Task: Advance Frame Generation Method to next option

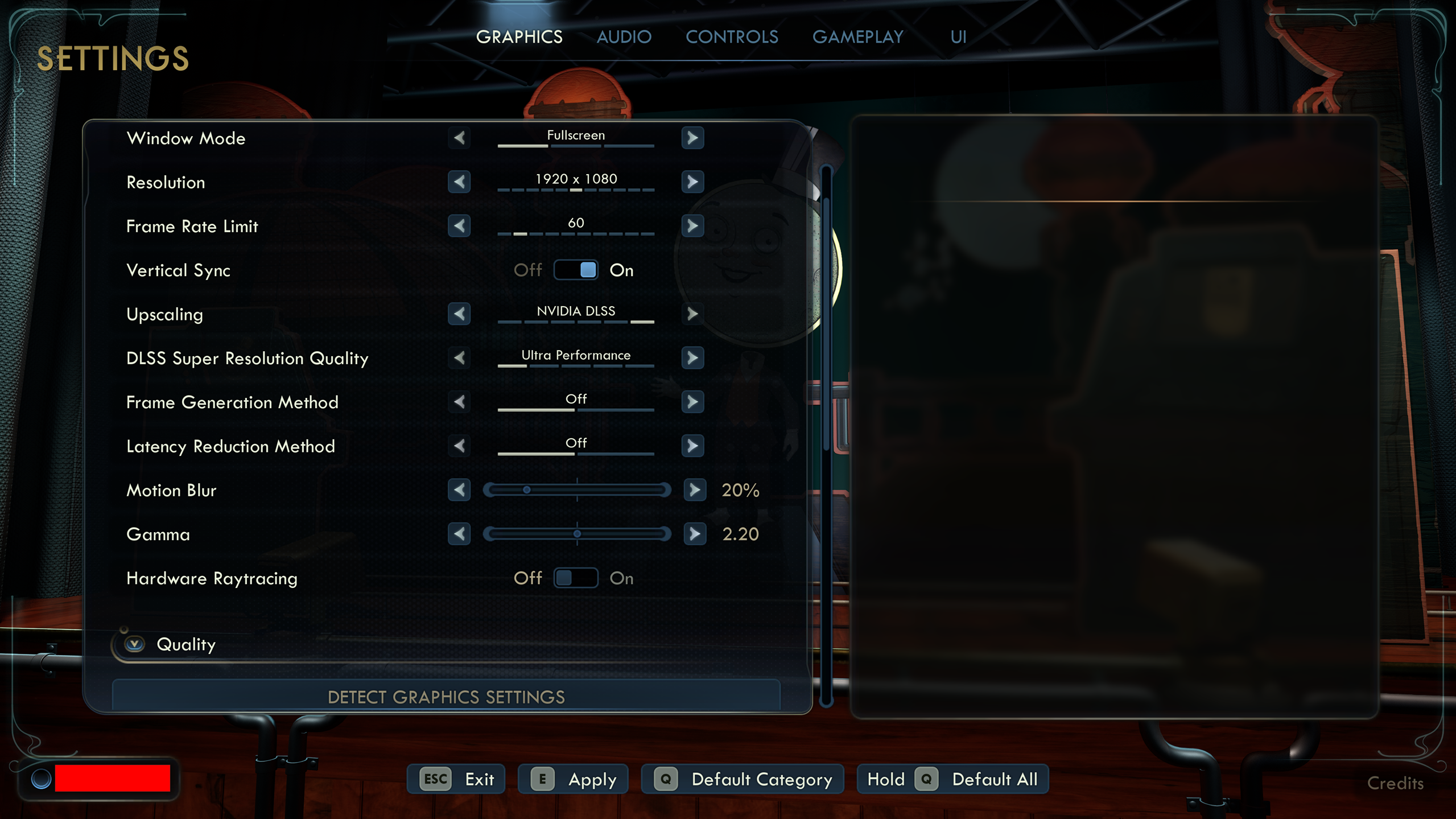Action: [x=692, y=402]
